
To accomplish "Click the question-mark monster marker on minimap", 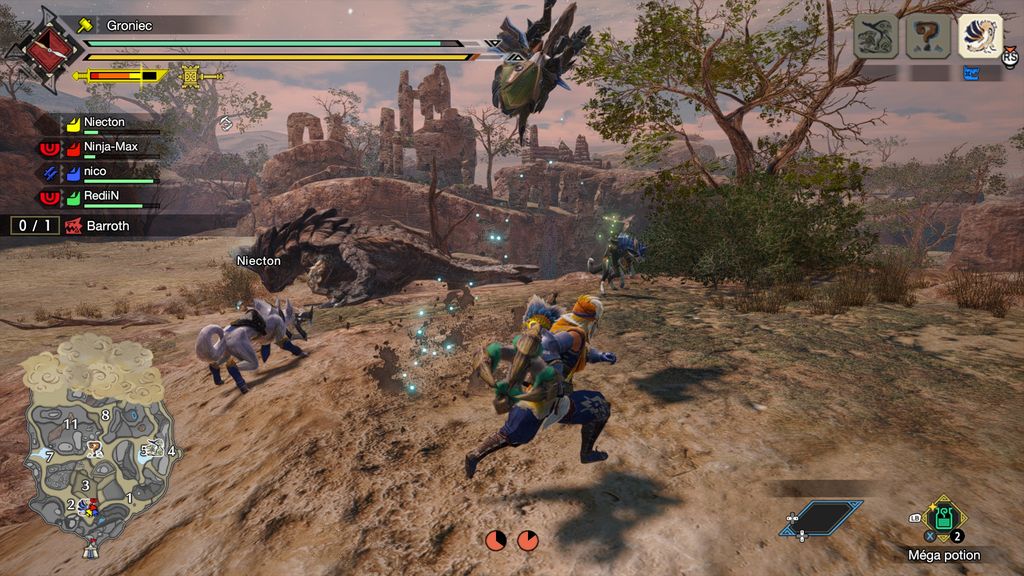I will tap(94, 448).
